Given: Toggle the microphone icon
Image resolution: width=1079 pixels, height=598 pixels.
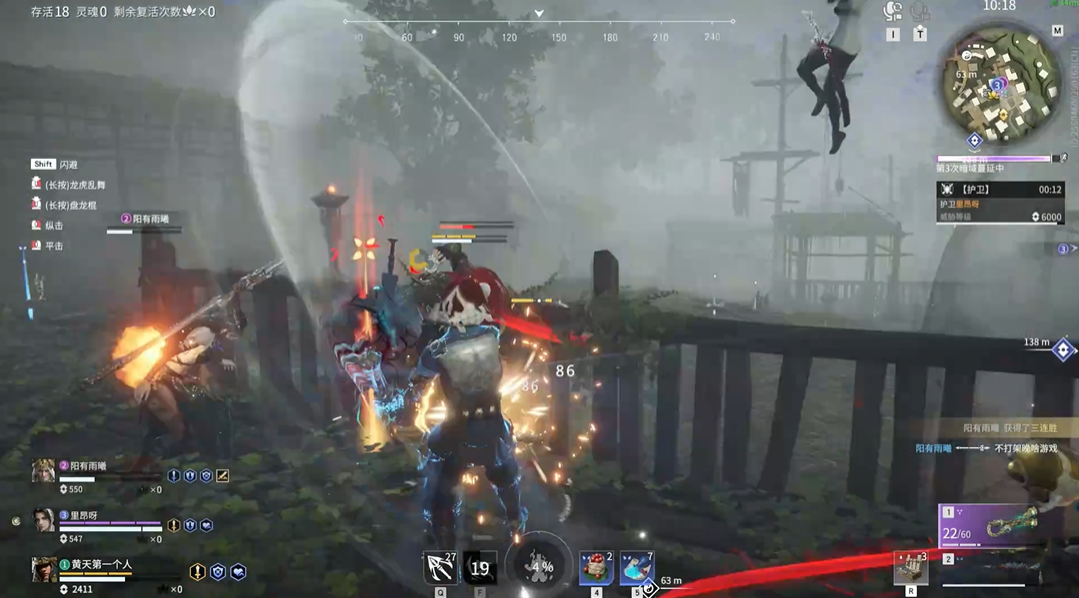Looking at the screenshot, I should (x=920, y=12).
